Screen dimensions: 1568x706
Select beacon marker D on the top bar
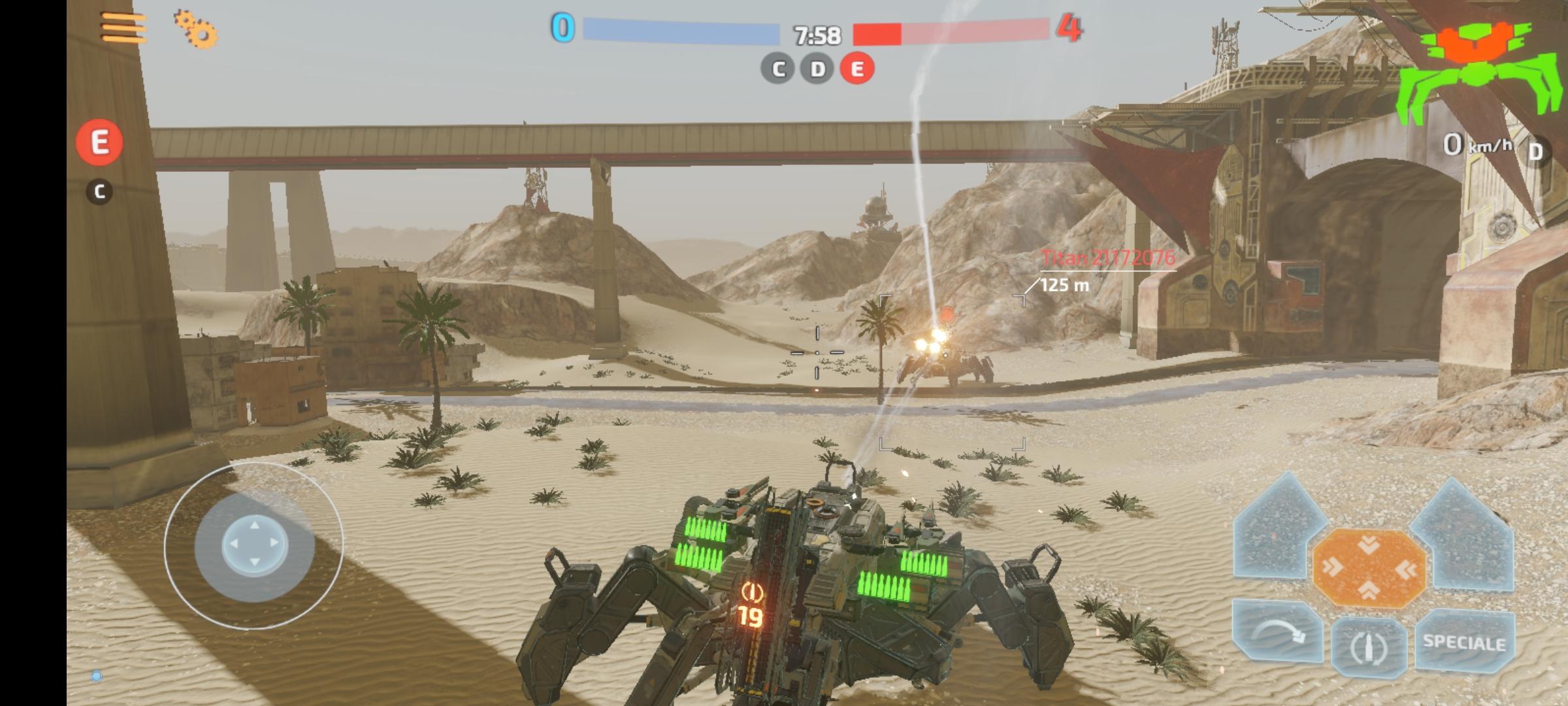(815, 68)
